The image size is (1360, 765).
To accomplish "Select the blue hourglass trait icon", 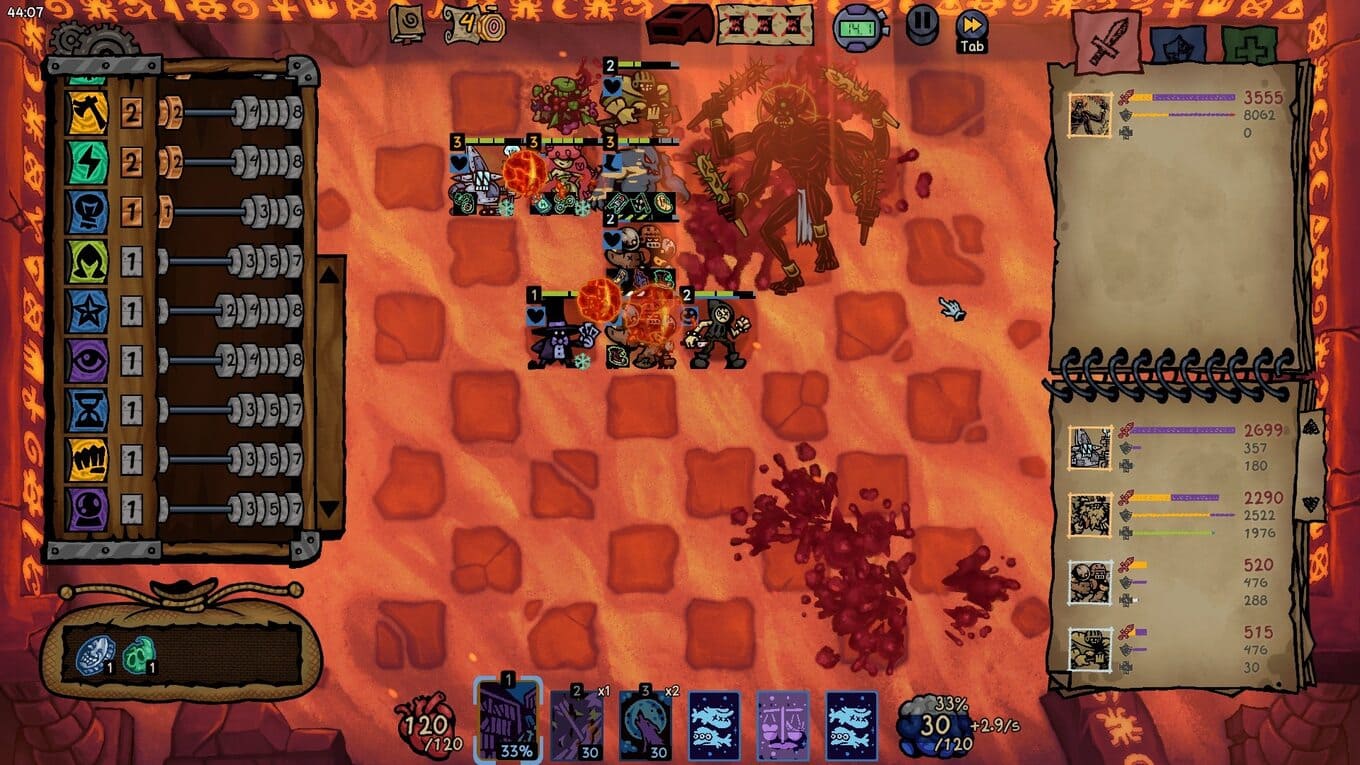I will [87, 410].
